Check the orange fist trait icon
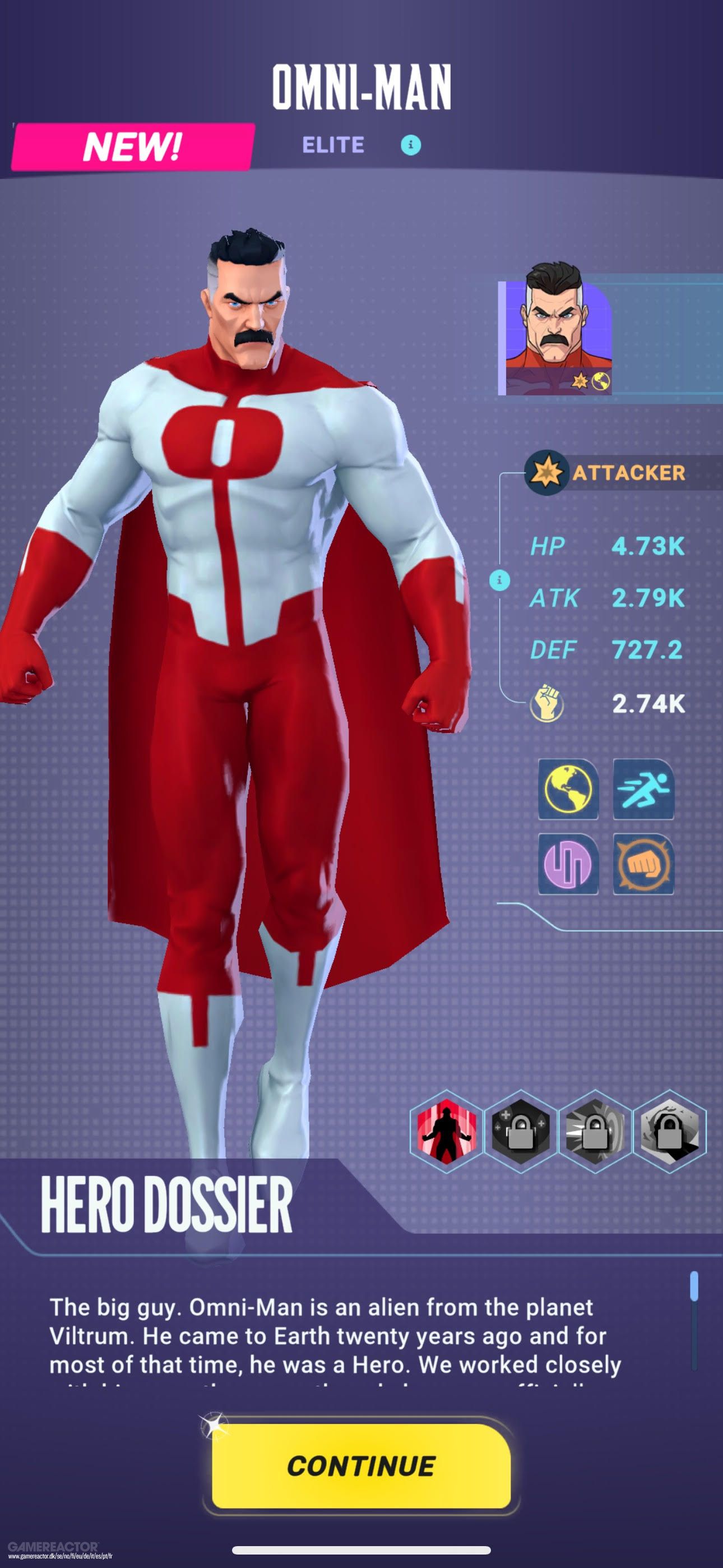Viewport: 723px width, 1568px height. 643,864
